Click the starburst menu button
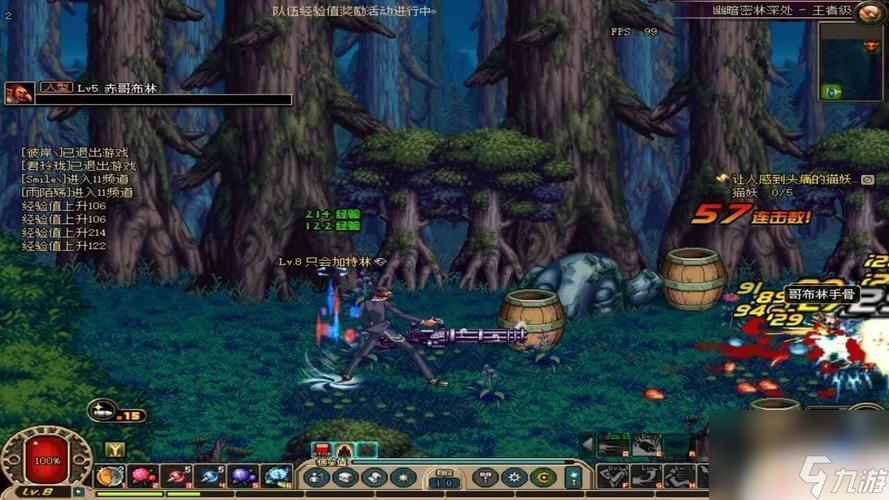Screen dimensions: 889x500 401,478
